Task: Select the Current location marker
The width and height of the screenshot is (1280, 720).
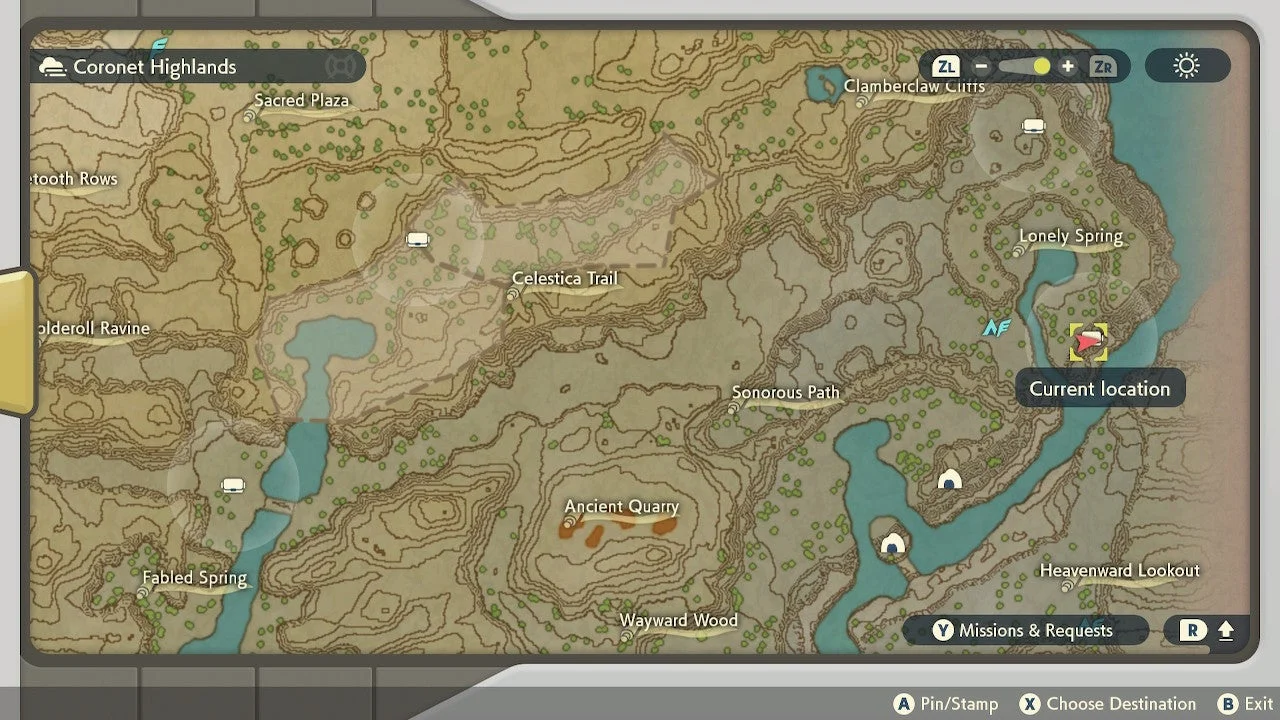Action: click(x=1088, y=342)
